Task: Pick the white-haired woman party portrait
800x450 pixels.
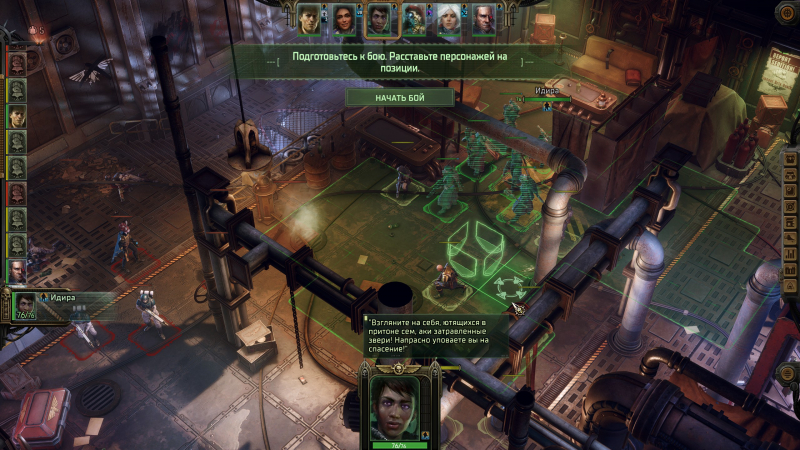Action: [449, 18]
